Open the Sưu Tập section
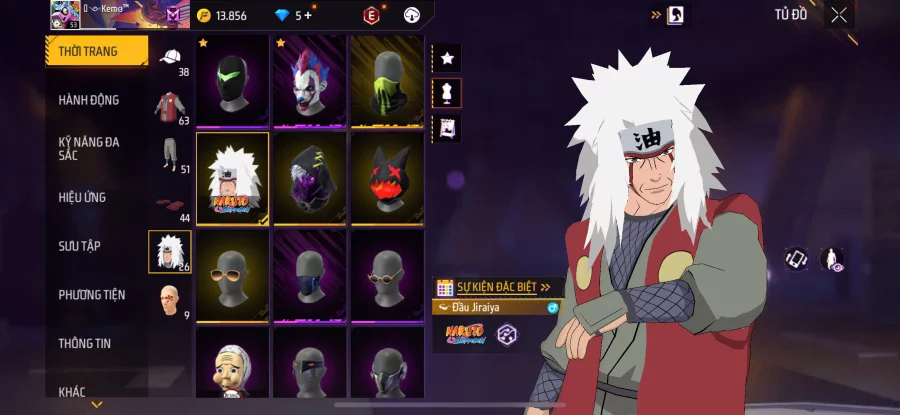The image size is (900, 415). pyautogui.click(x=79, y=245)
